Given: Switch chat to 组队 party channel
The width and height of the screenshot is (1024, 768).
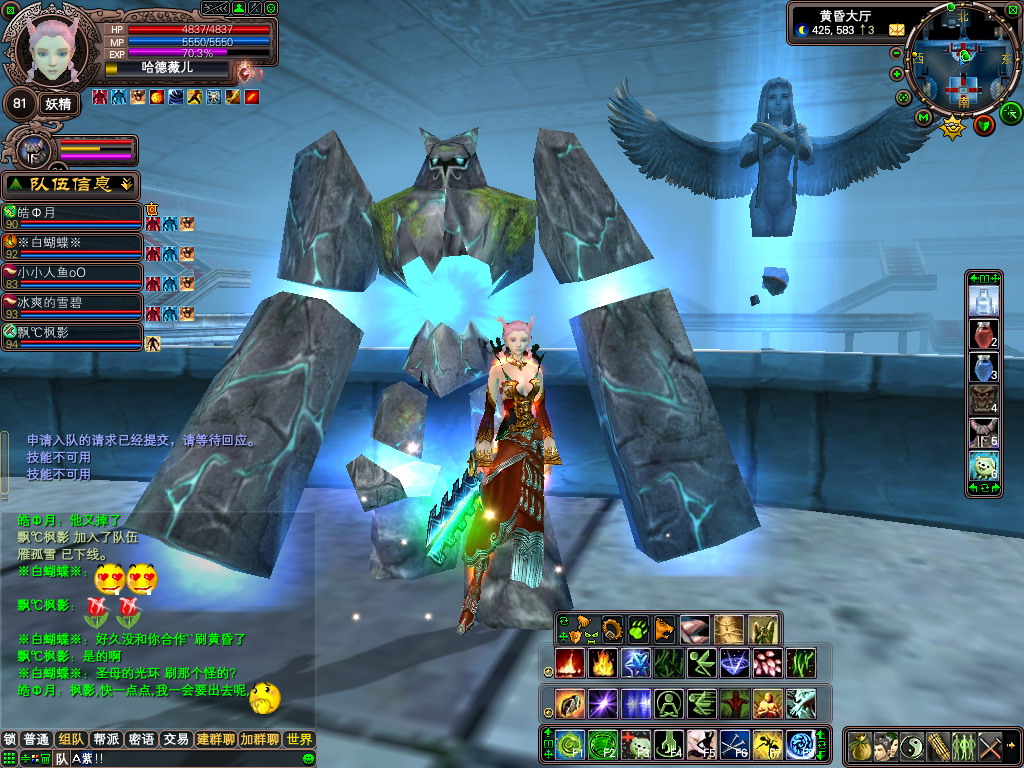Looking at the screenshot, I should point(70,740).
